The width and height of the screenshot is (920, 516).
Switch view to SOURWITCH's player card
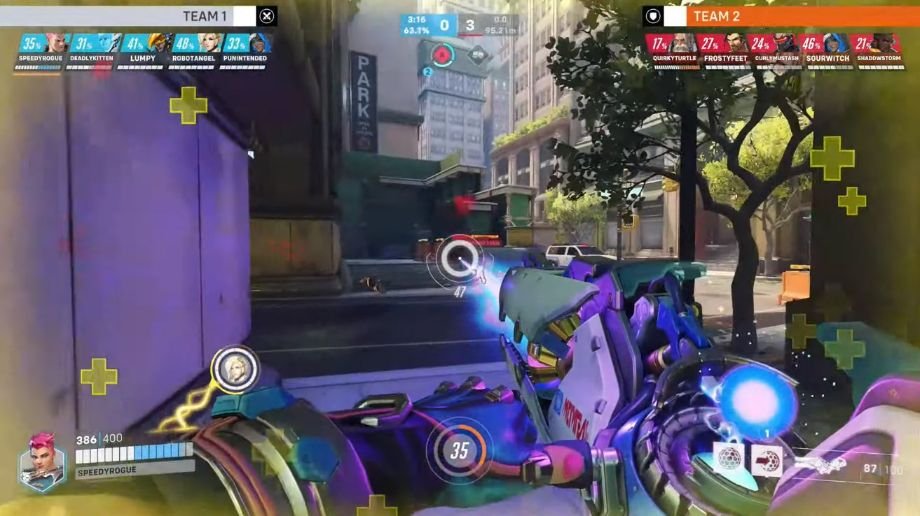click(x=824, y=48)
